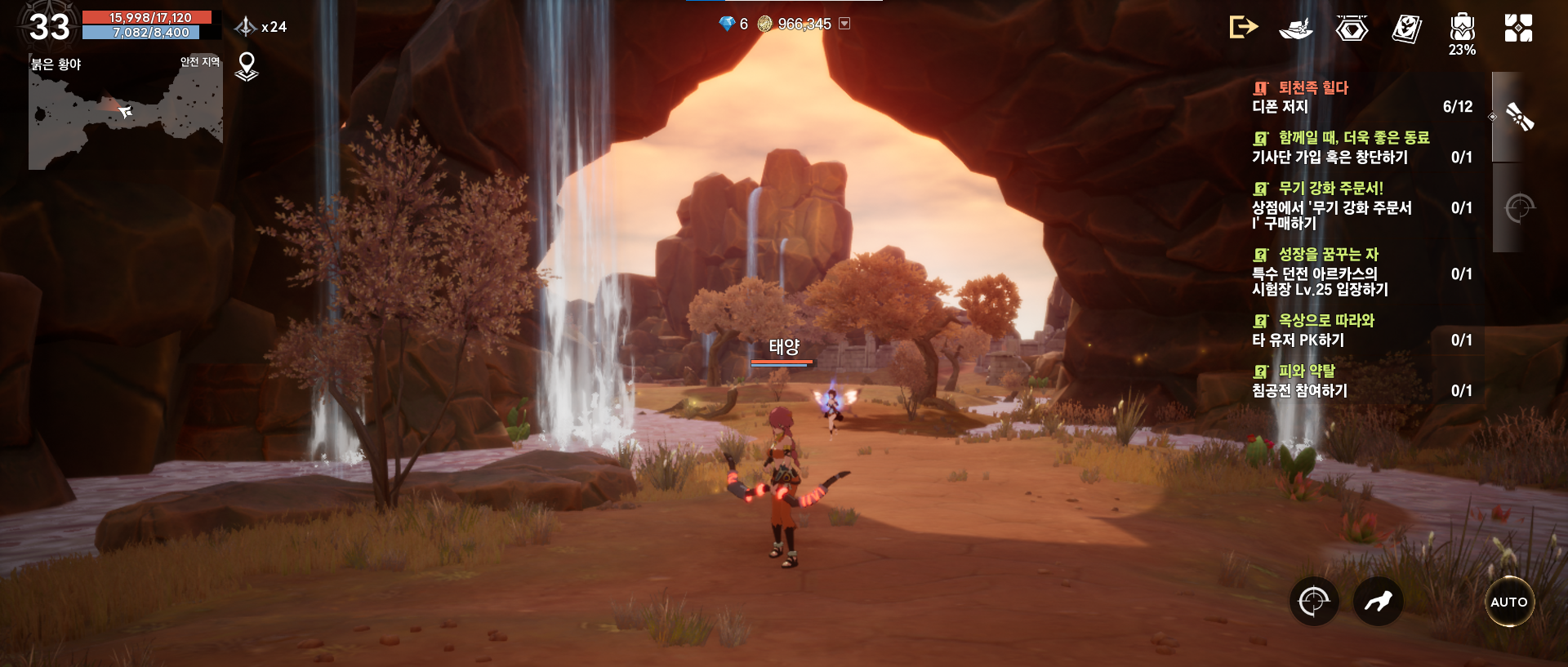Activate the grabbing hand pickup button

coord(1378,602)
